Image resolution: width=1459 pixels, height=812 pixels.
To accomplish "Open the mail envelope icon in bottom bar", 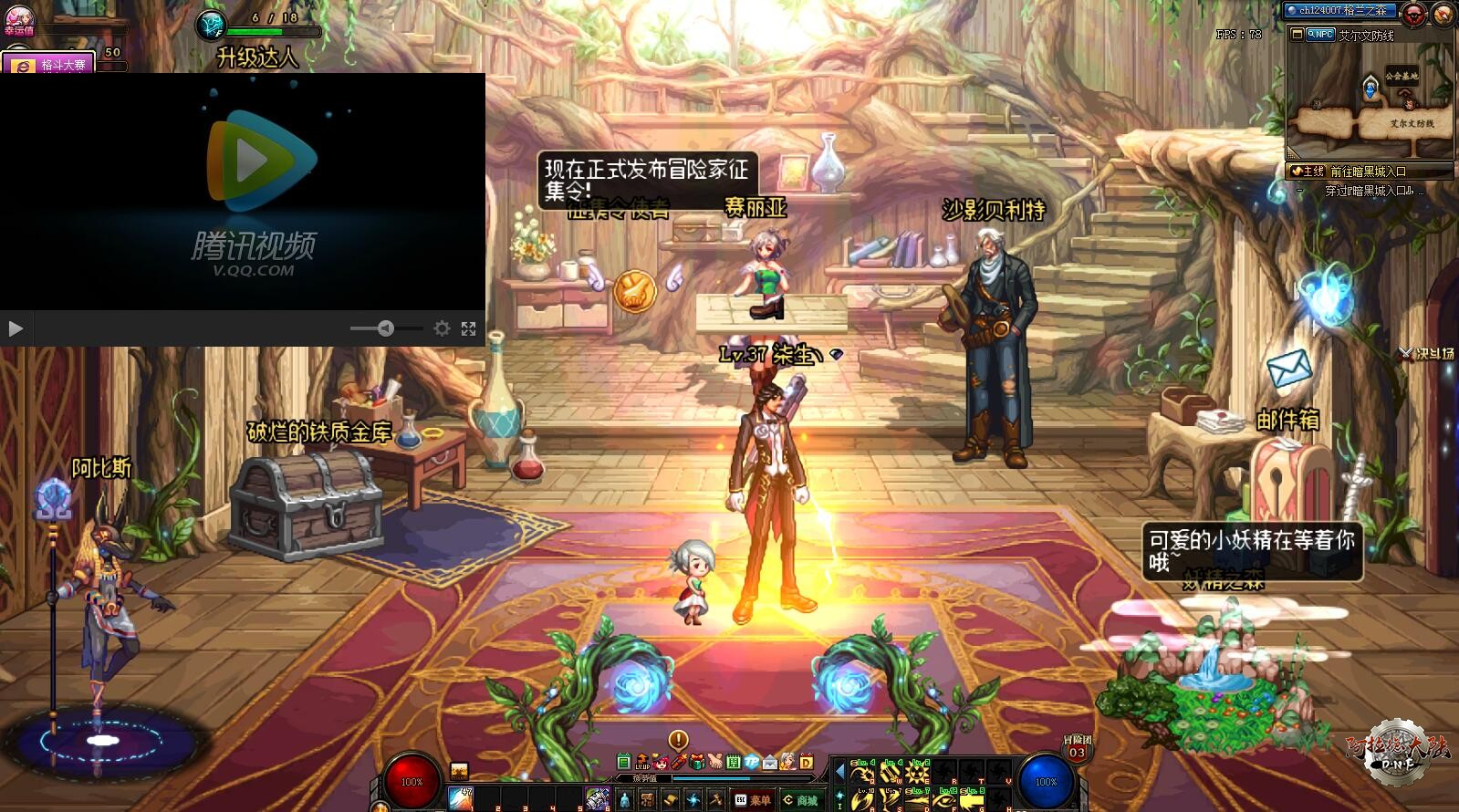I will pos(770,762).
